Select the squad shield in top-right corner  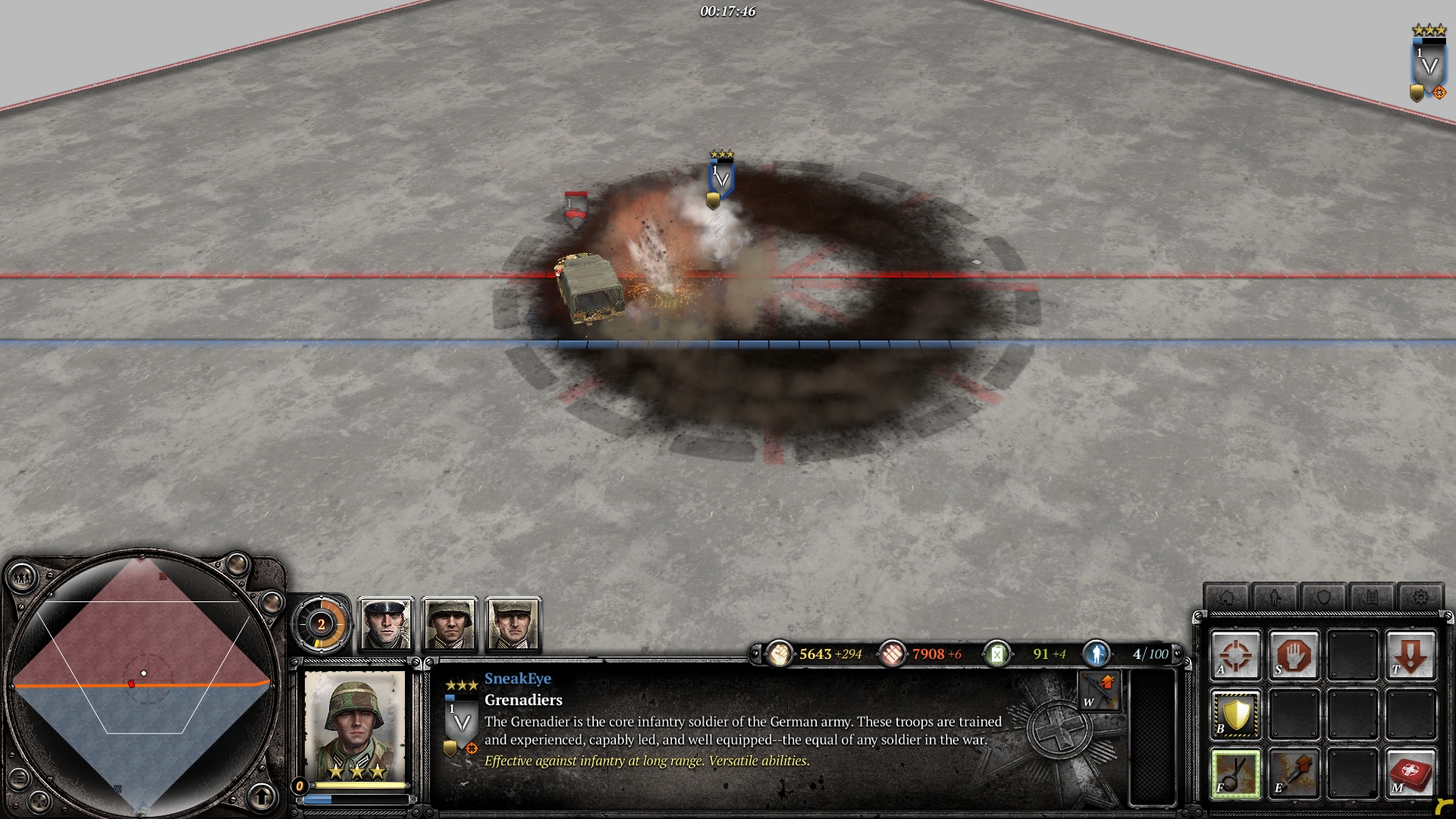click(1428, 68)
